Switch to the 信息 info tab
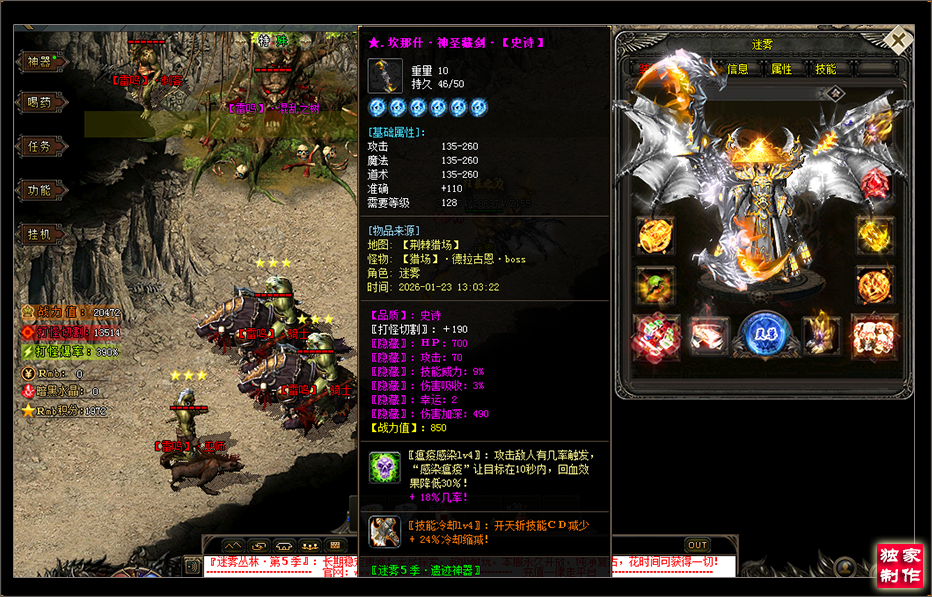Image resolution: width=932 pixels, height=597 pixels. pos(738,69)
